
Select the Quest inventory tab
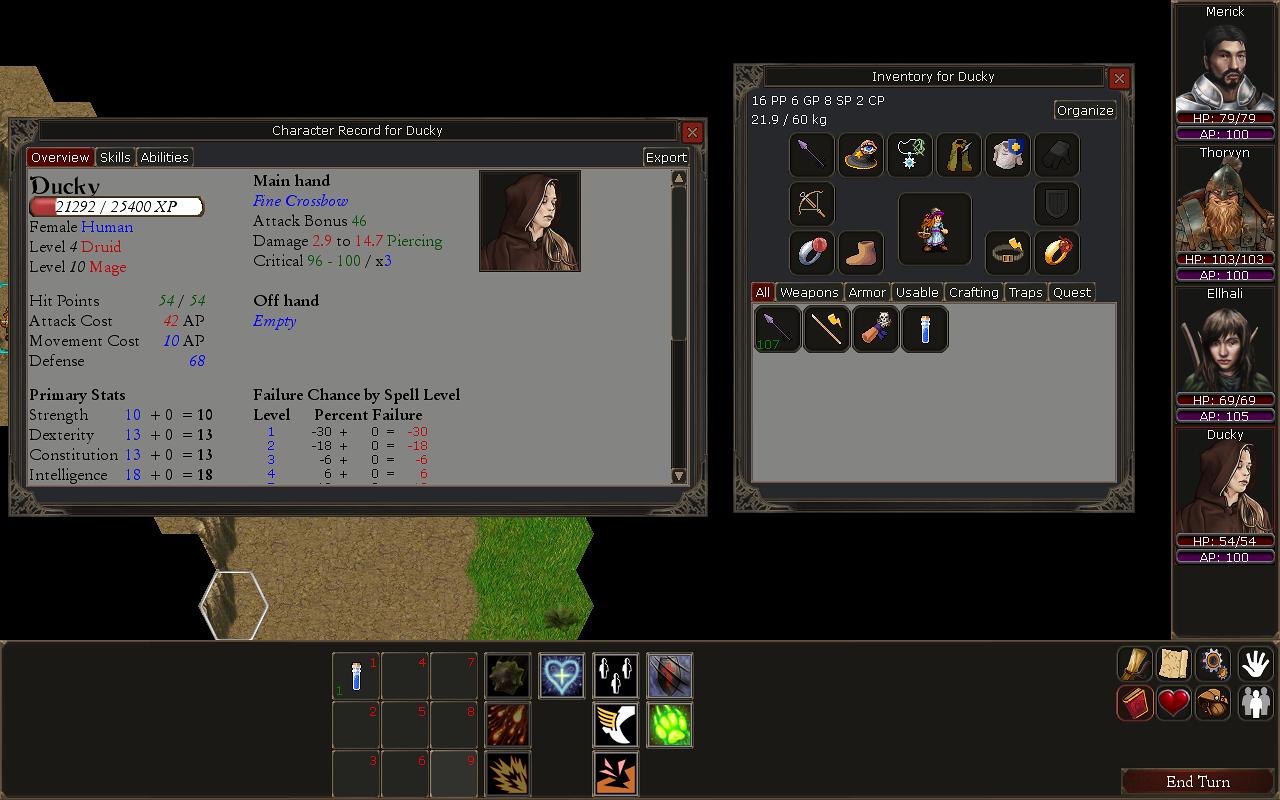pyautogui.click(x=1072, y=292)
